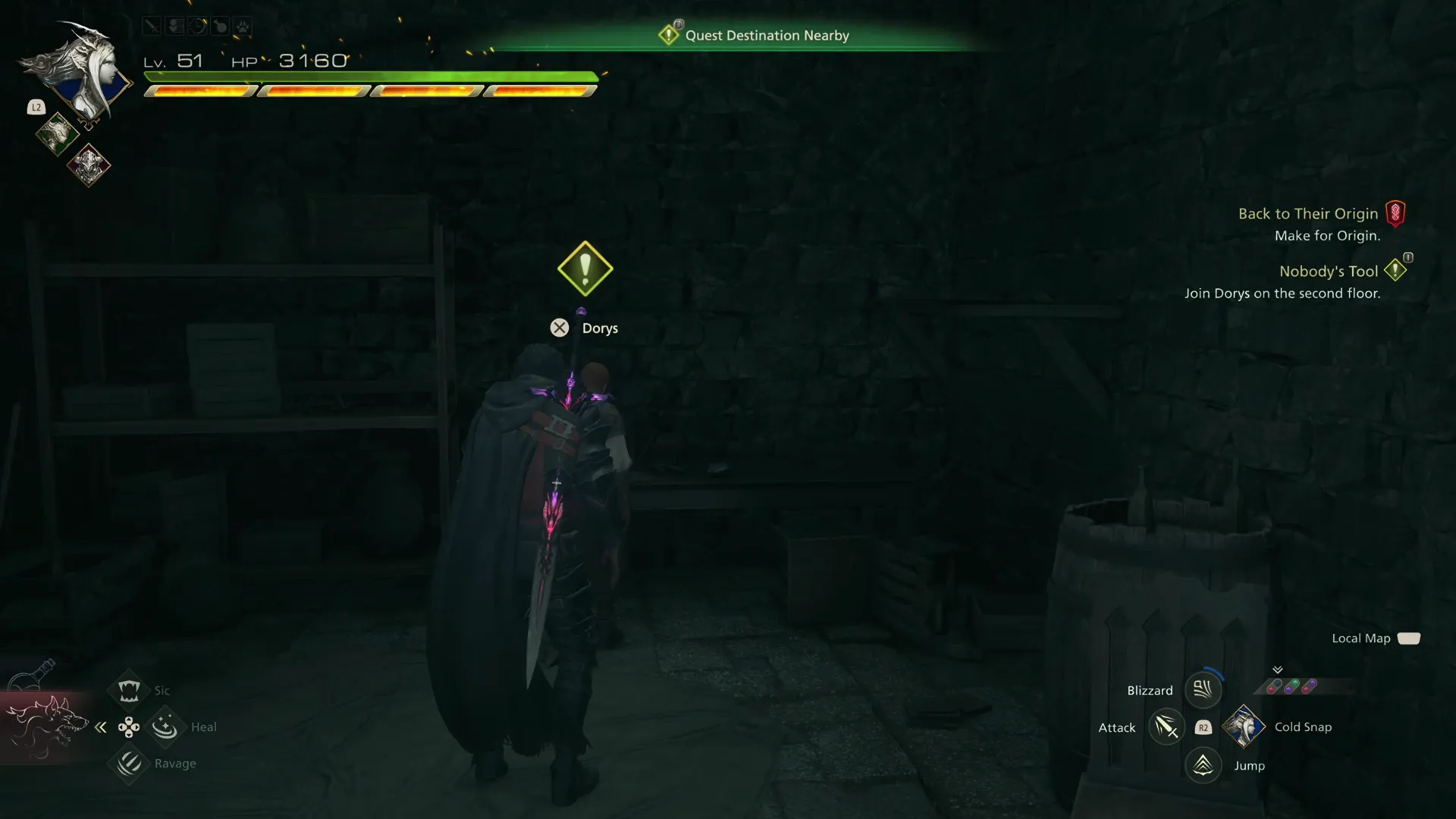
Task: Click the paw-print Torgal status icon
Action: click(x=241, y=26)
